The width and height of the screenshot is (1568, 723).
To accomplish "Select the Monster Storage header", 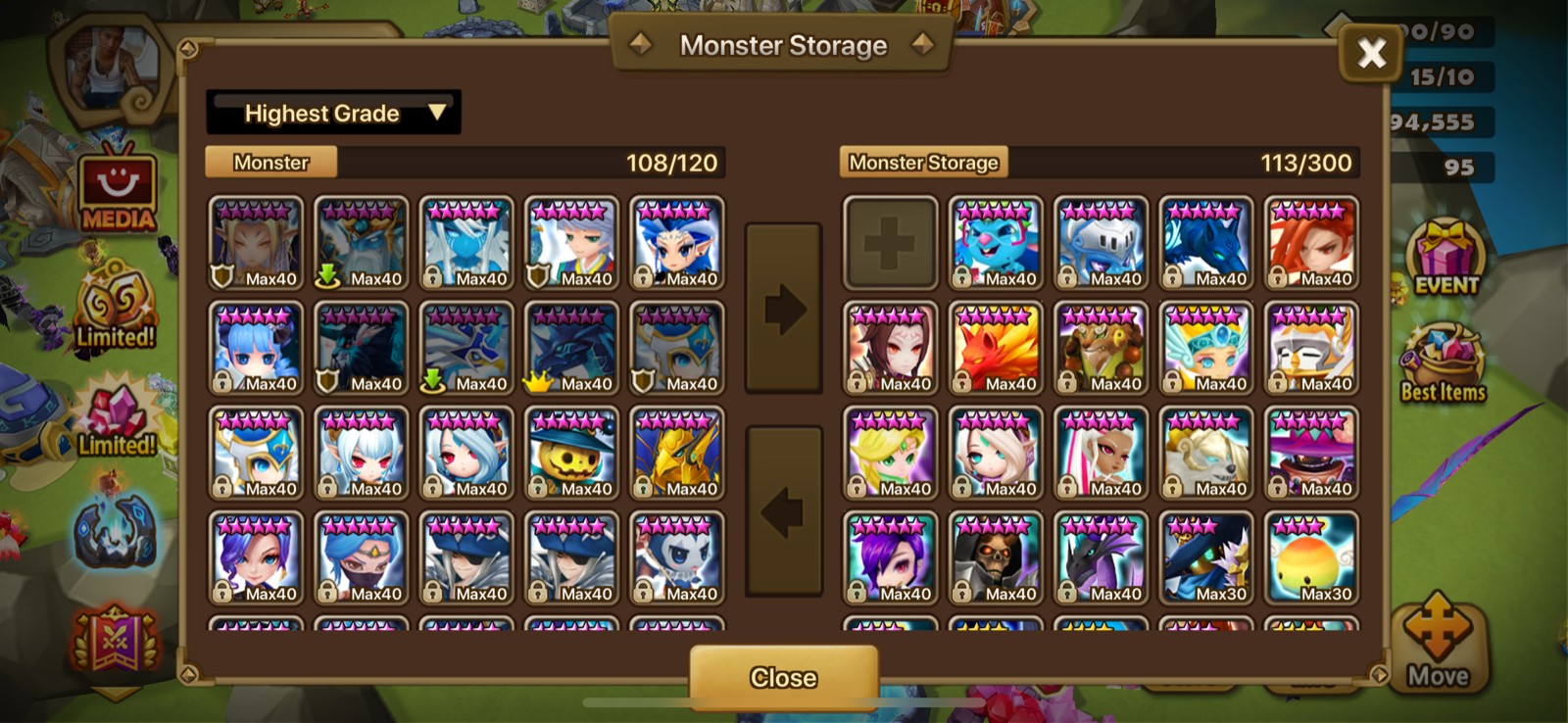I will point(924,162).
